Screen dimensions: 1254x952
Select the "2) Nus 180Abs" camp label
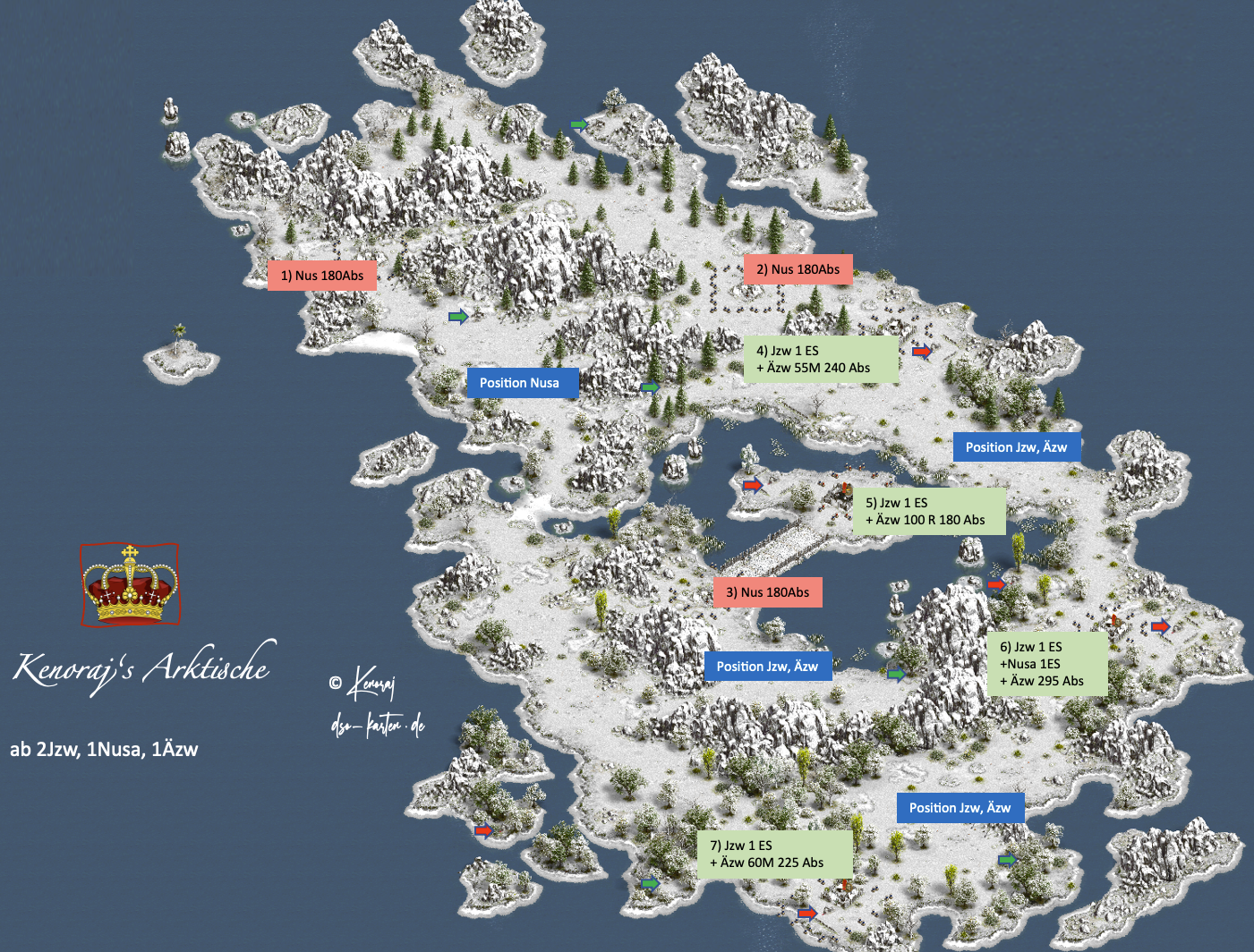(x=798, y=269)
